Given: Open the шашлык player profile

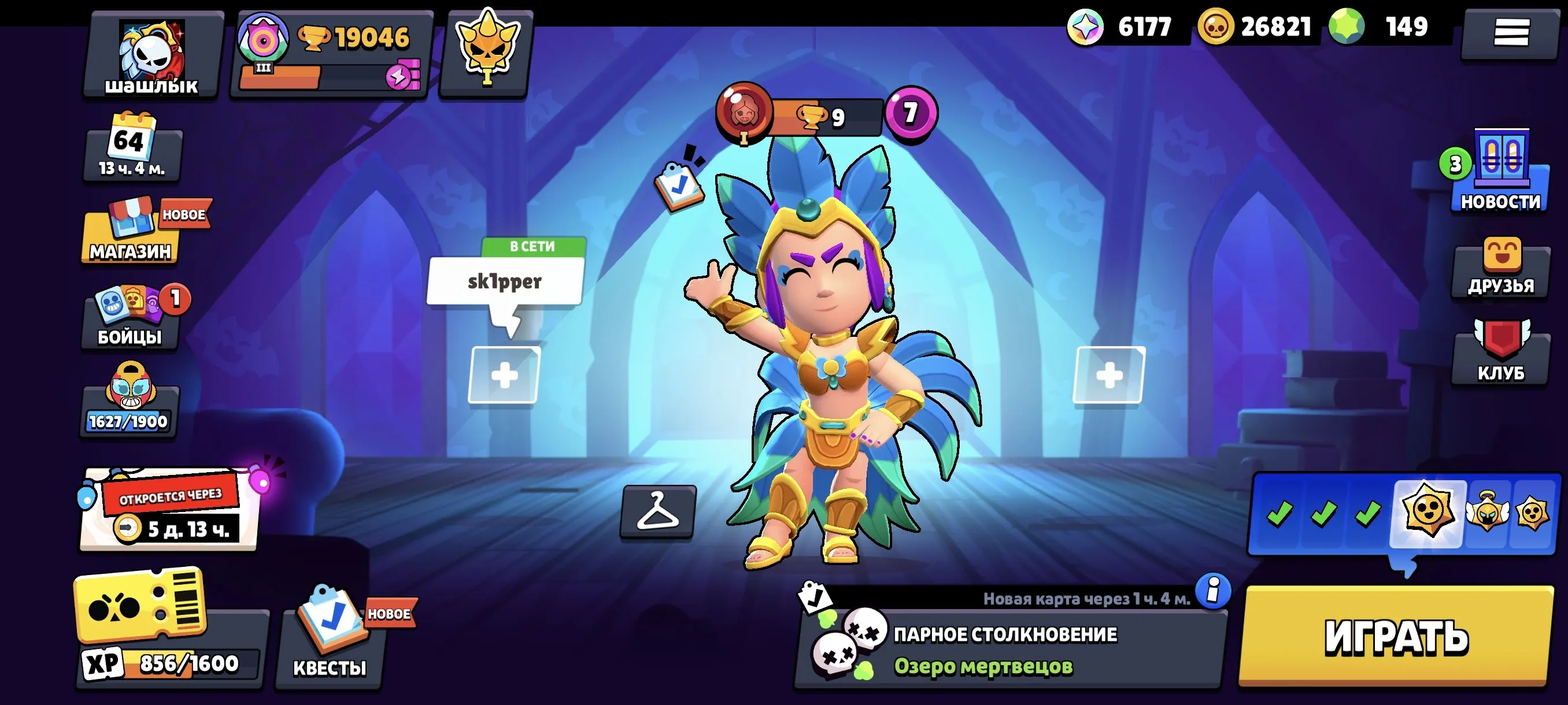Looking at the screenshot, I should [x=152, y=56].
